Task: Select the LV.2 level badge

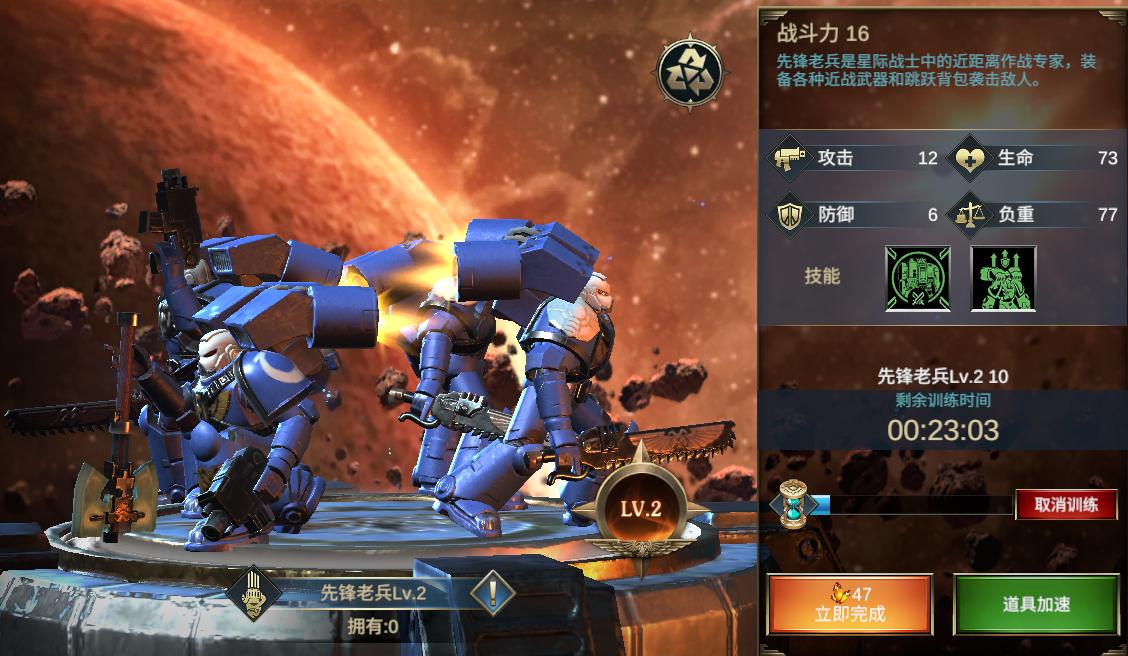Action: point(641,508)
